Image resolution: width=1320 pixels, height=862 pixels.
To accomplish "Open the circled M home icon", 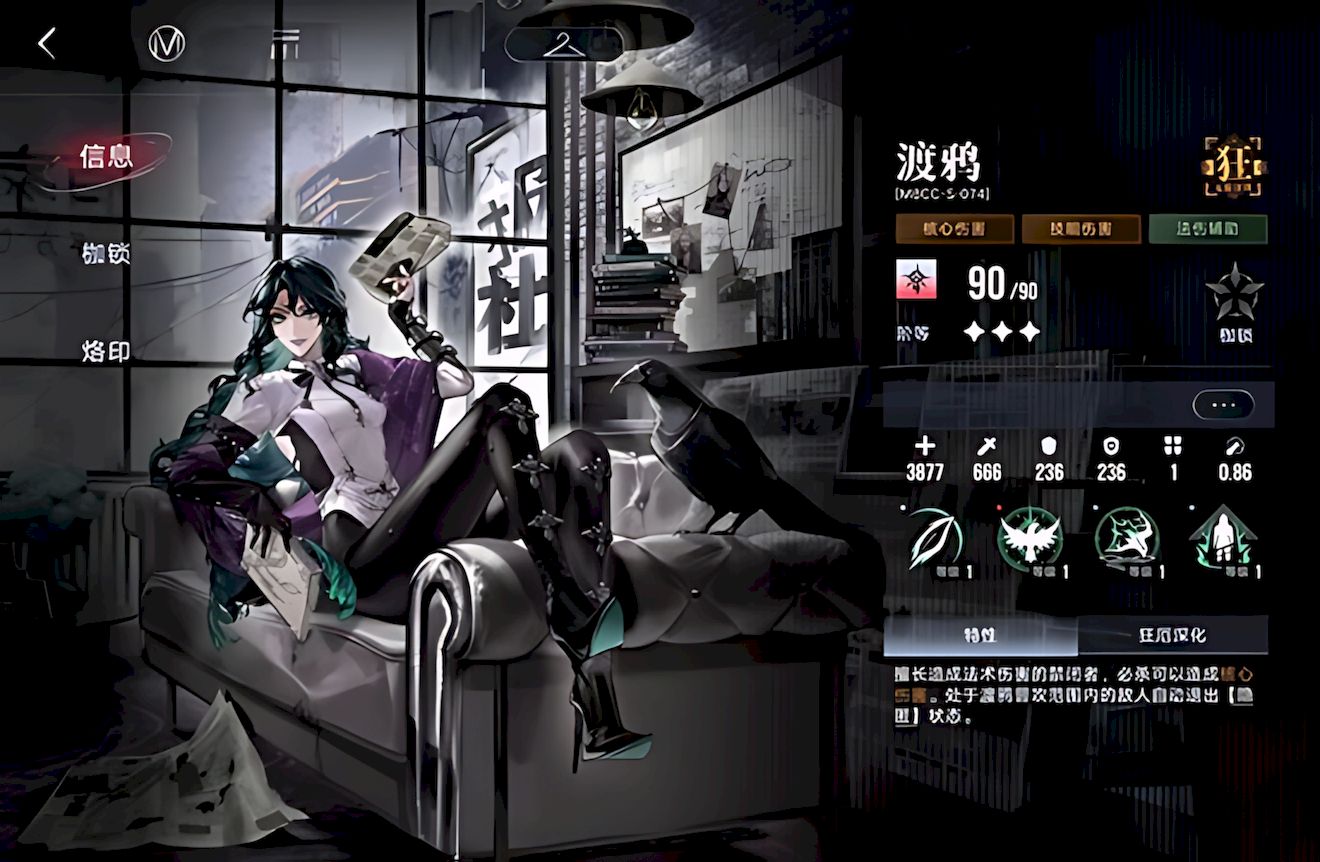I will [166, 43].
